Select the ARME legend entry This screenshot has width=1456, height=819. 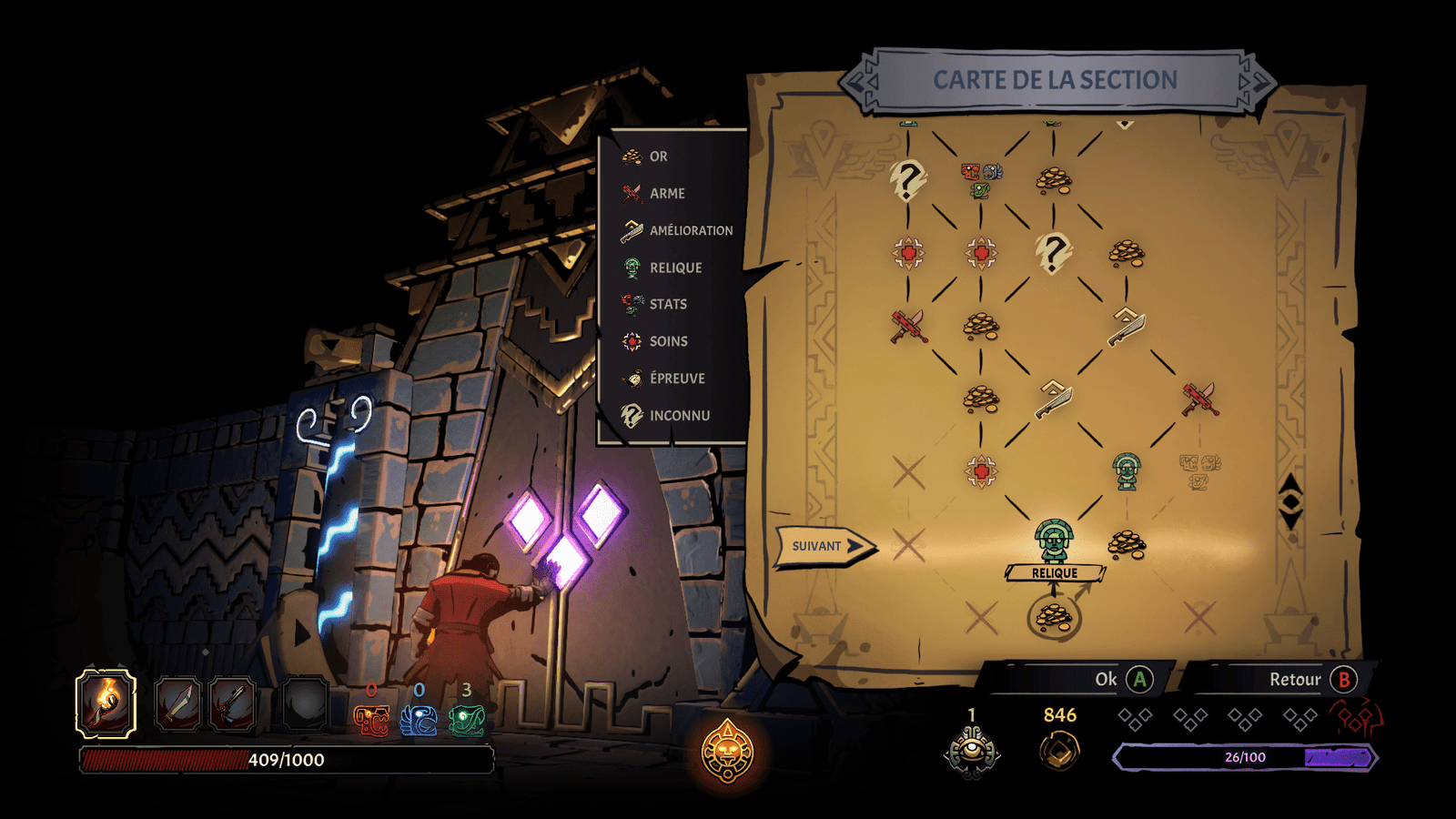click(x=666, y=194)
